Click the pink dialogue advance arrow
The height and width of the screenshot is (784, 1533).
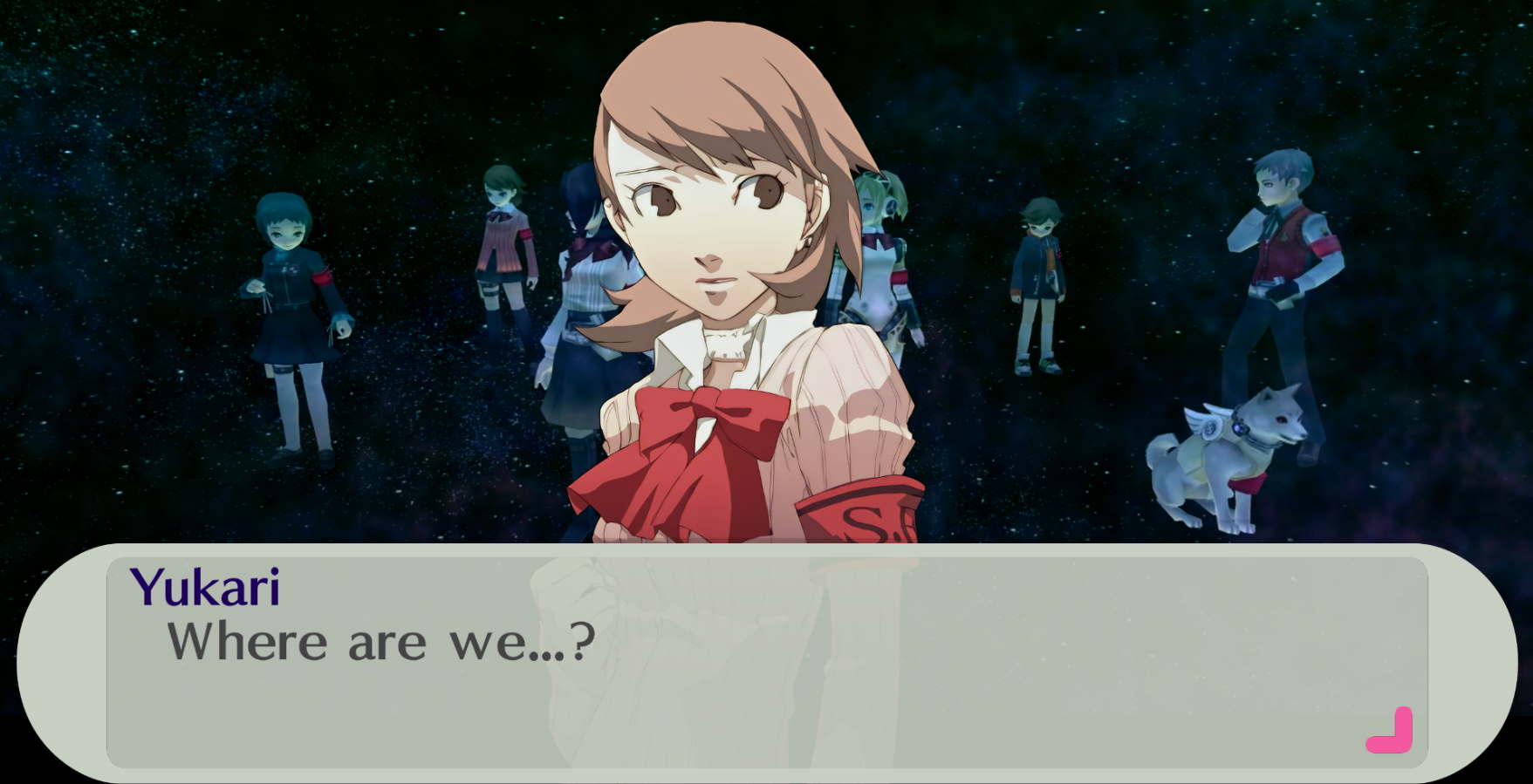click(x=1391, y=733)
